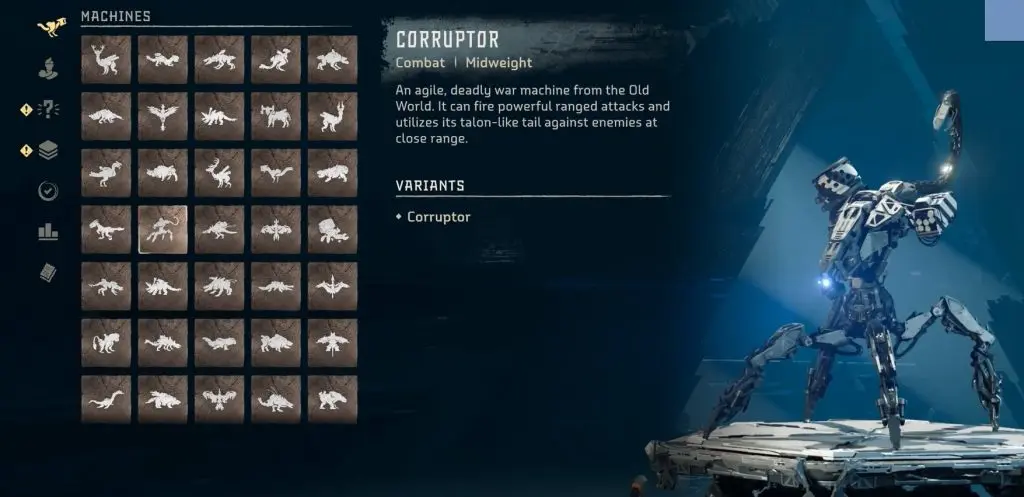Show the circled checkmark tab

[48, 191]
